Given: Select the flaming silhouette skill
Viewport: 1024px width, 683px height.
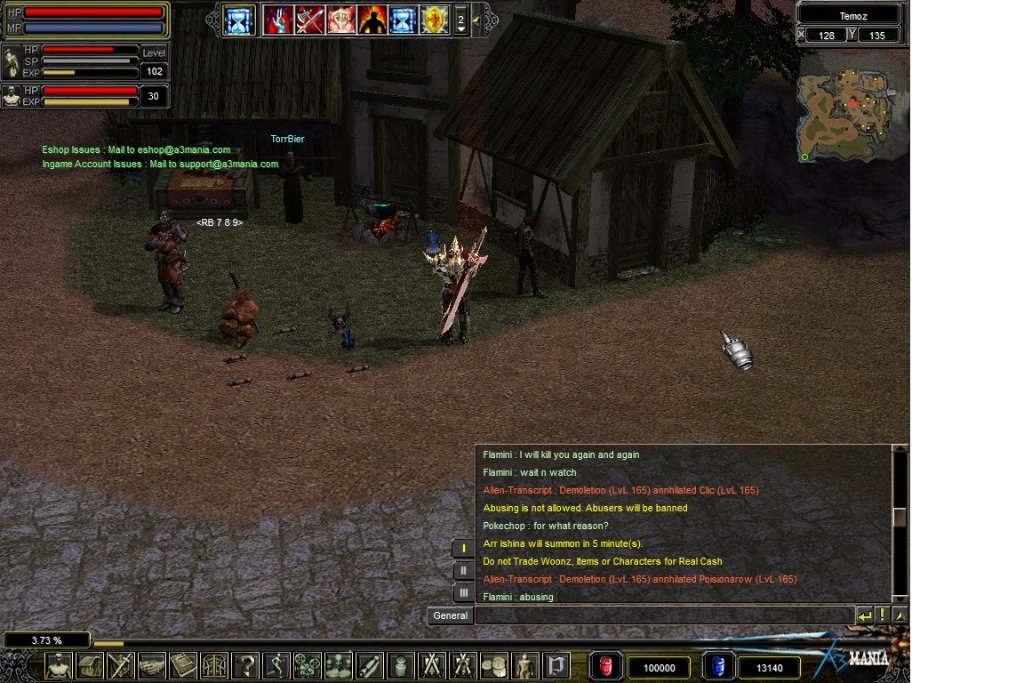Looking at the screenshot, I should [x=372, y=20].
